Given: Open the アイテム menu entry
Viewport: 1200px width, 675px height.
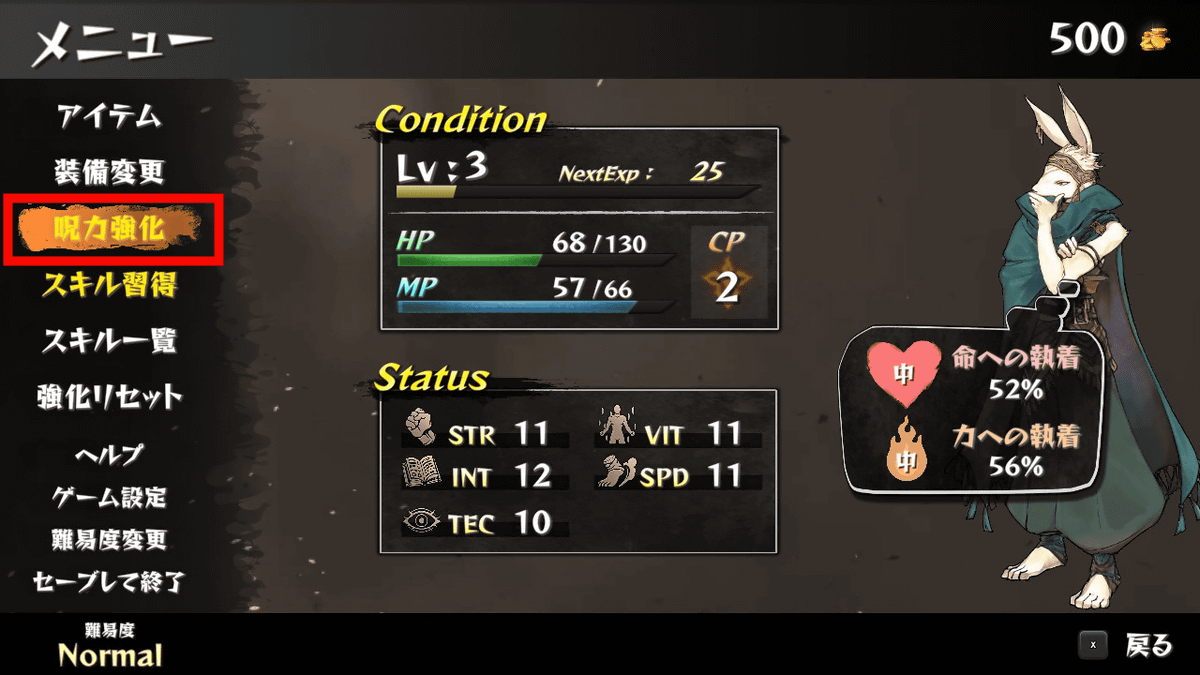Looking at the screenshot, I should pos(109,116).
